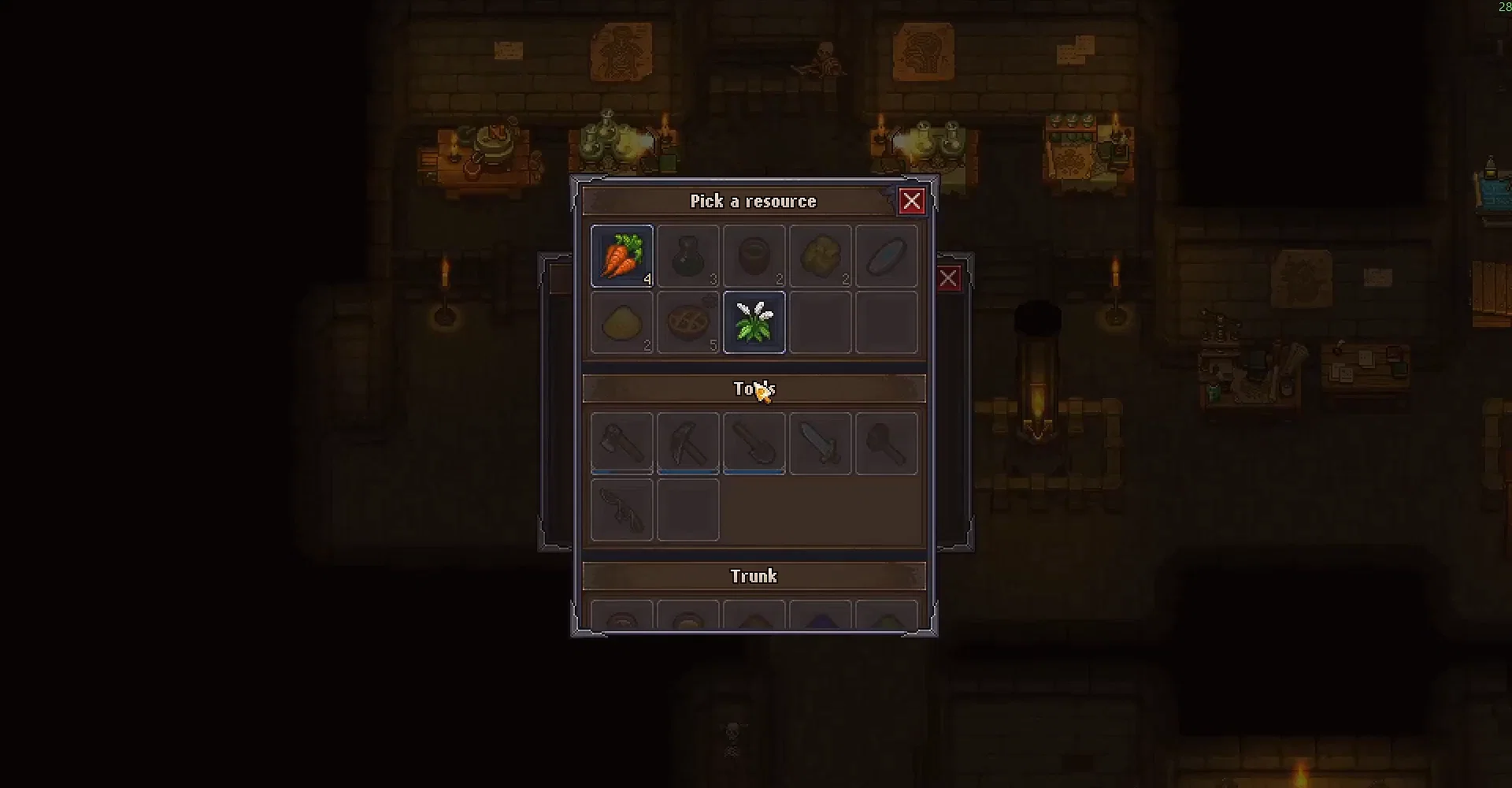
Task: Close the Pick a resource window
Action: [x=912, y=201]
